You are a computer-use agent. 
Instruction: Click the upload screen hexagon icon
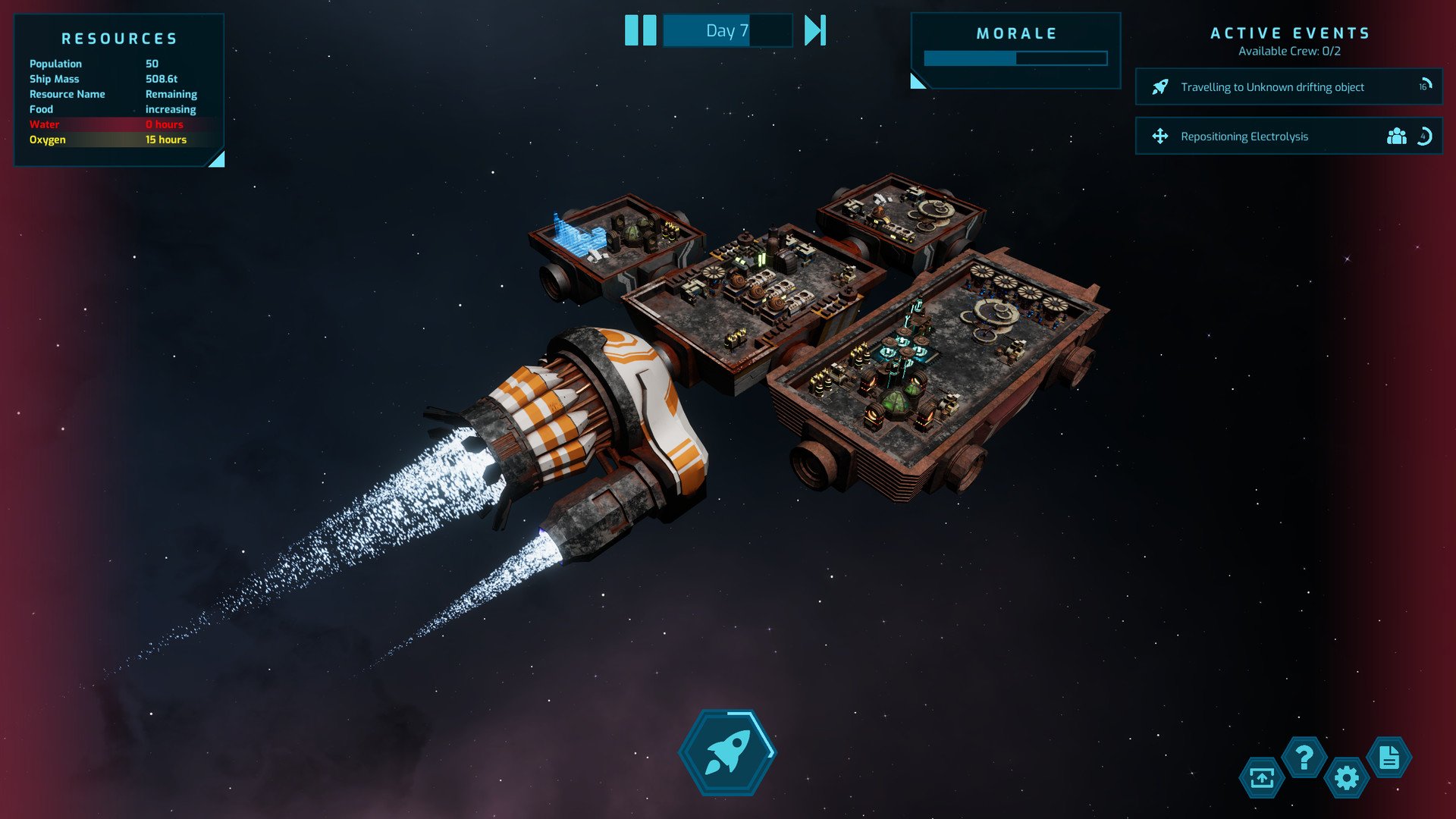pos(1262,778)
